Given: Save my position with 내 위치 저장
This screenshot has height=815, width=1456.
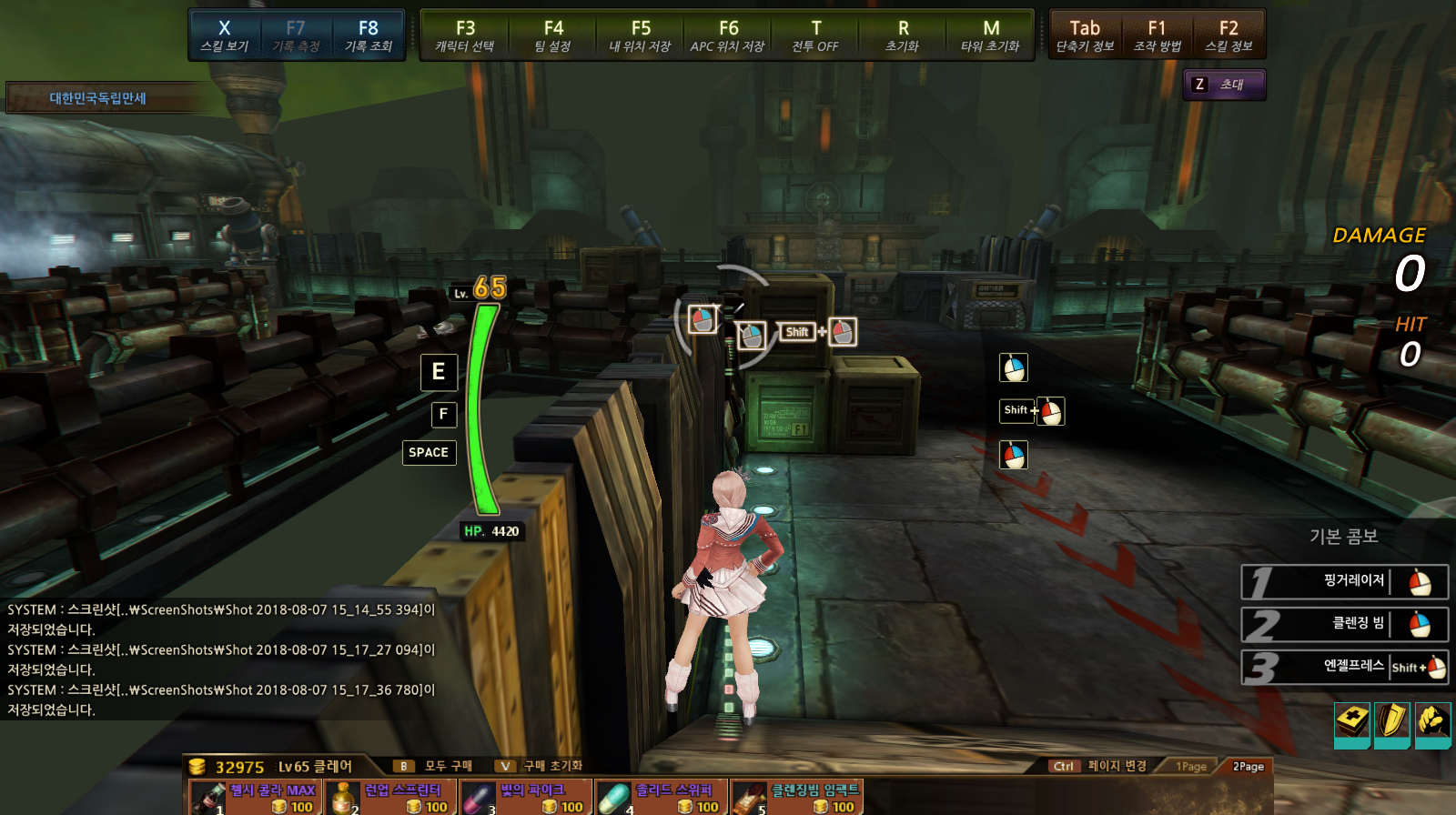Looking at the screenshot, I should coord(641,35).
